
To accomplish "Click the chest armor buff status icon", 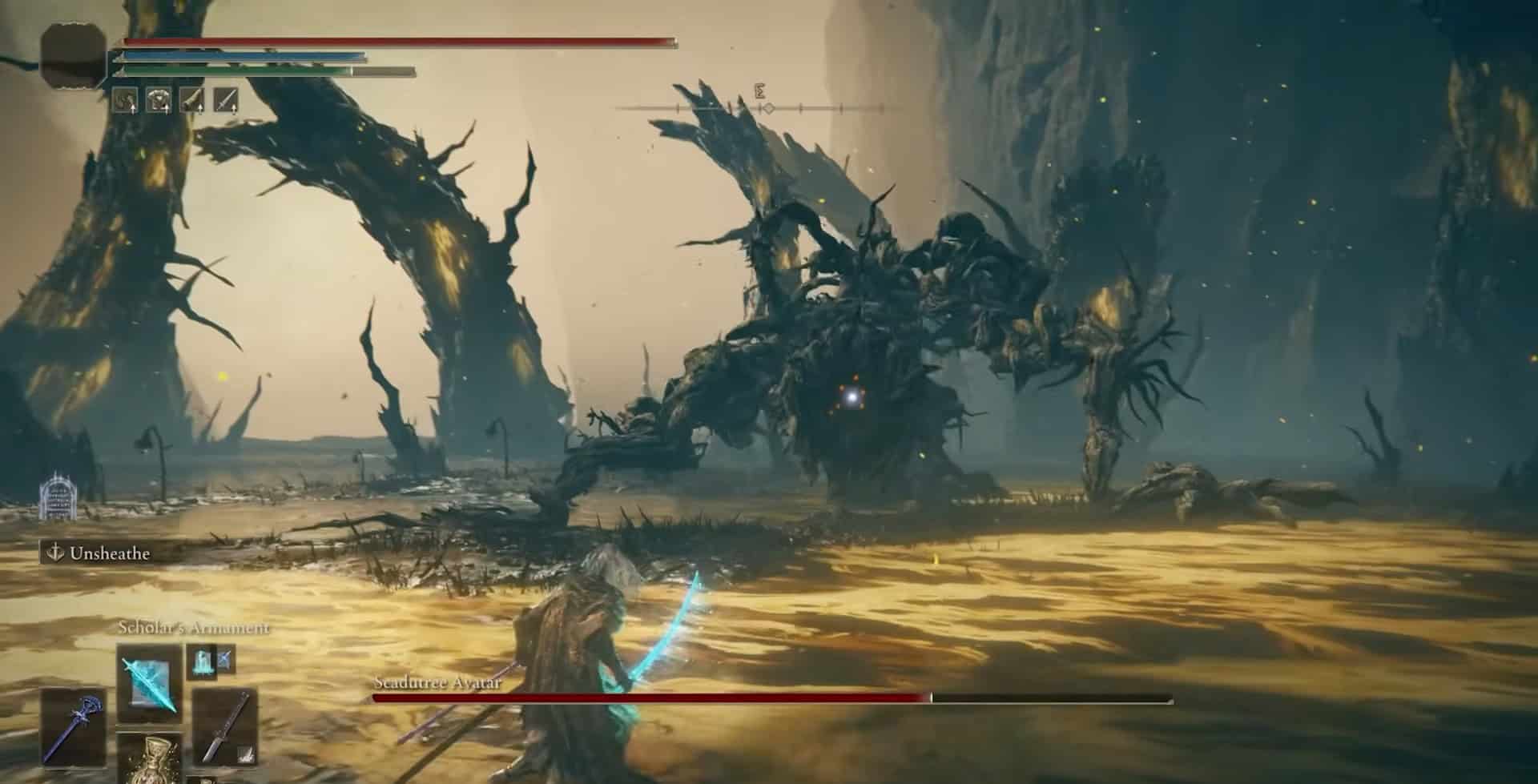I will (159, 100).
